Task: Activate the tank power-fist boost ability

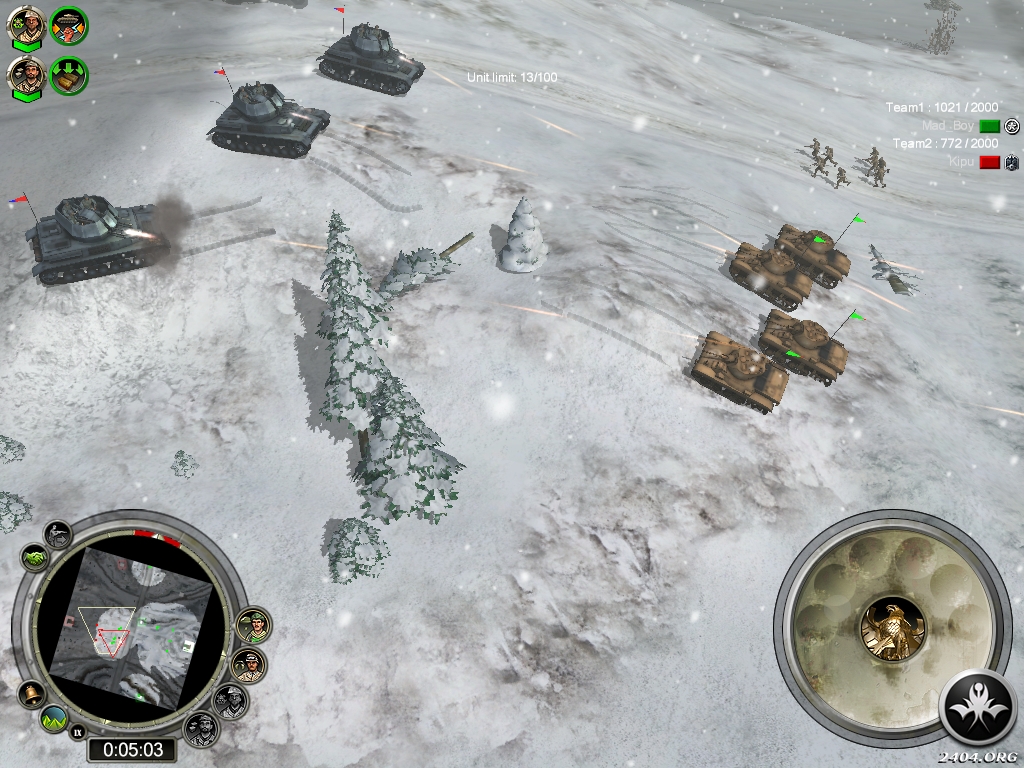Action: pyautogui.click(x=69, y=26)
